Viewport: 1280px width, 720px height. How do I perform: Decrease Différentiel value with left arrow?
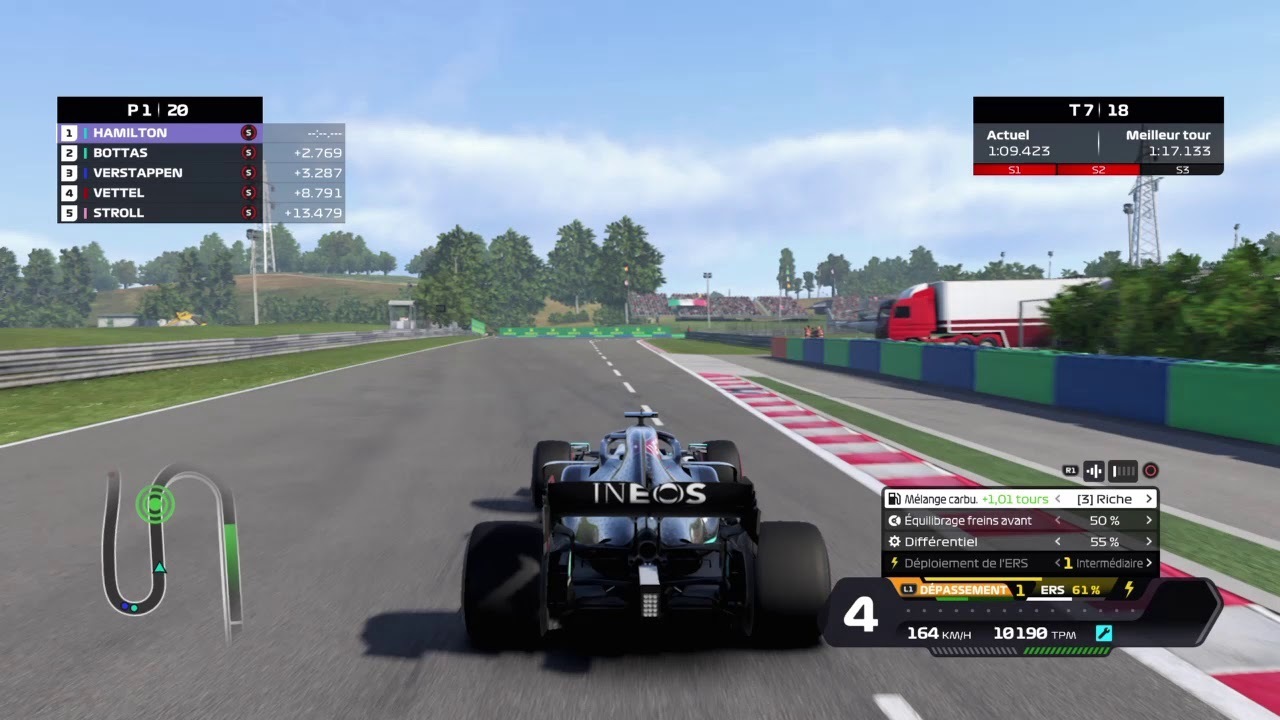pos(1058,542)
